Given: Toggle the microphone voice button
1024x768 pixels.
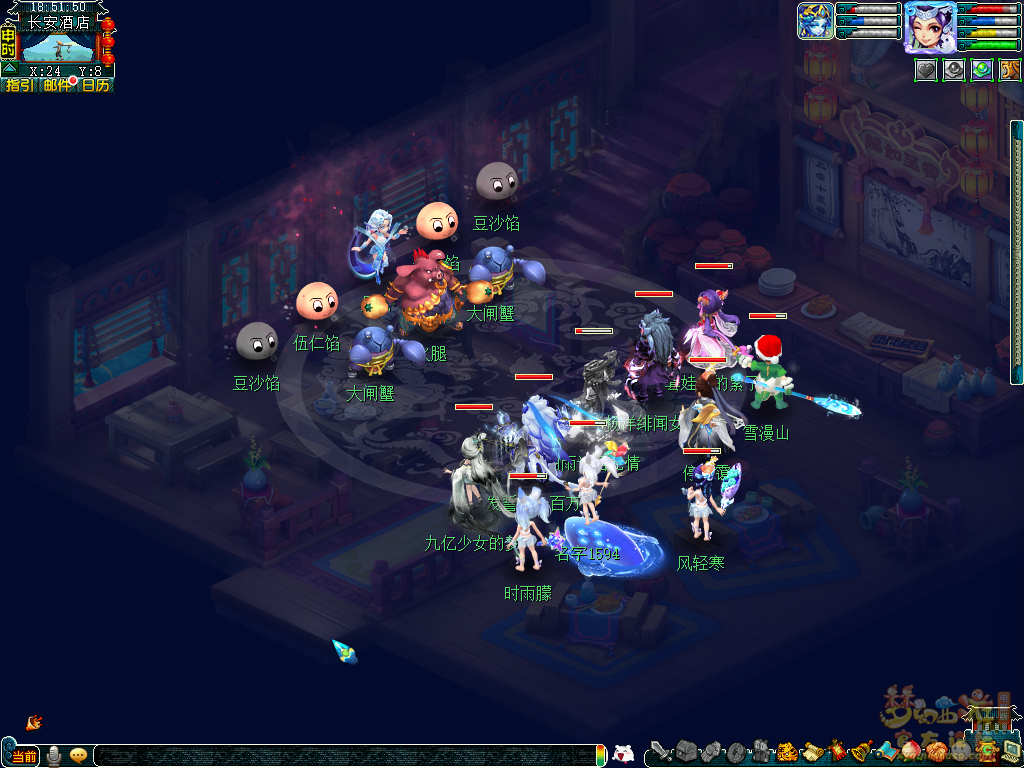Looking at the screenshot, I should tap(54, 755).
